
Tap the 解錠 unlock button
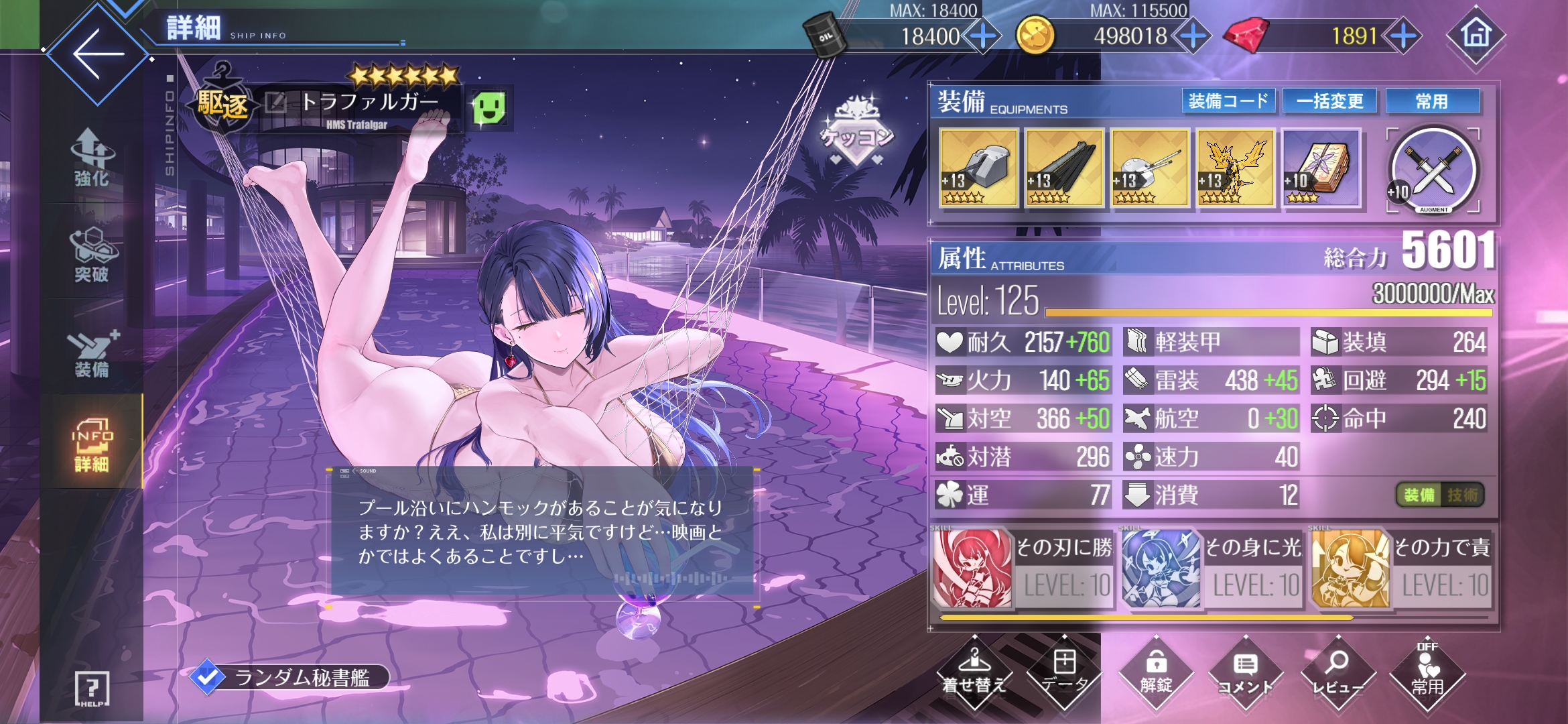coord(1156,672)
